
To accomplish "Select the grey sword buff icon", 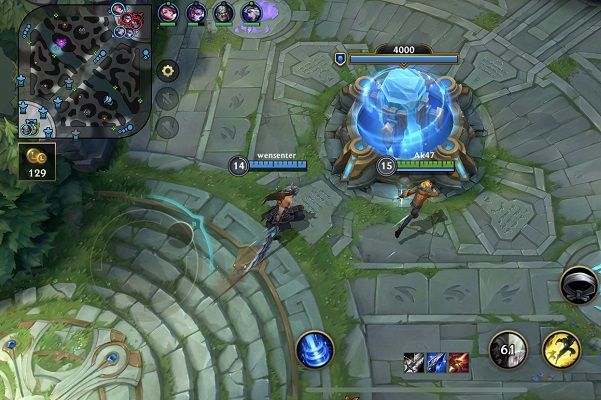I will pyautogui.click(x=414, y=362).
